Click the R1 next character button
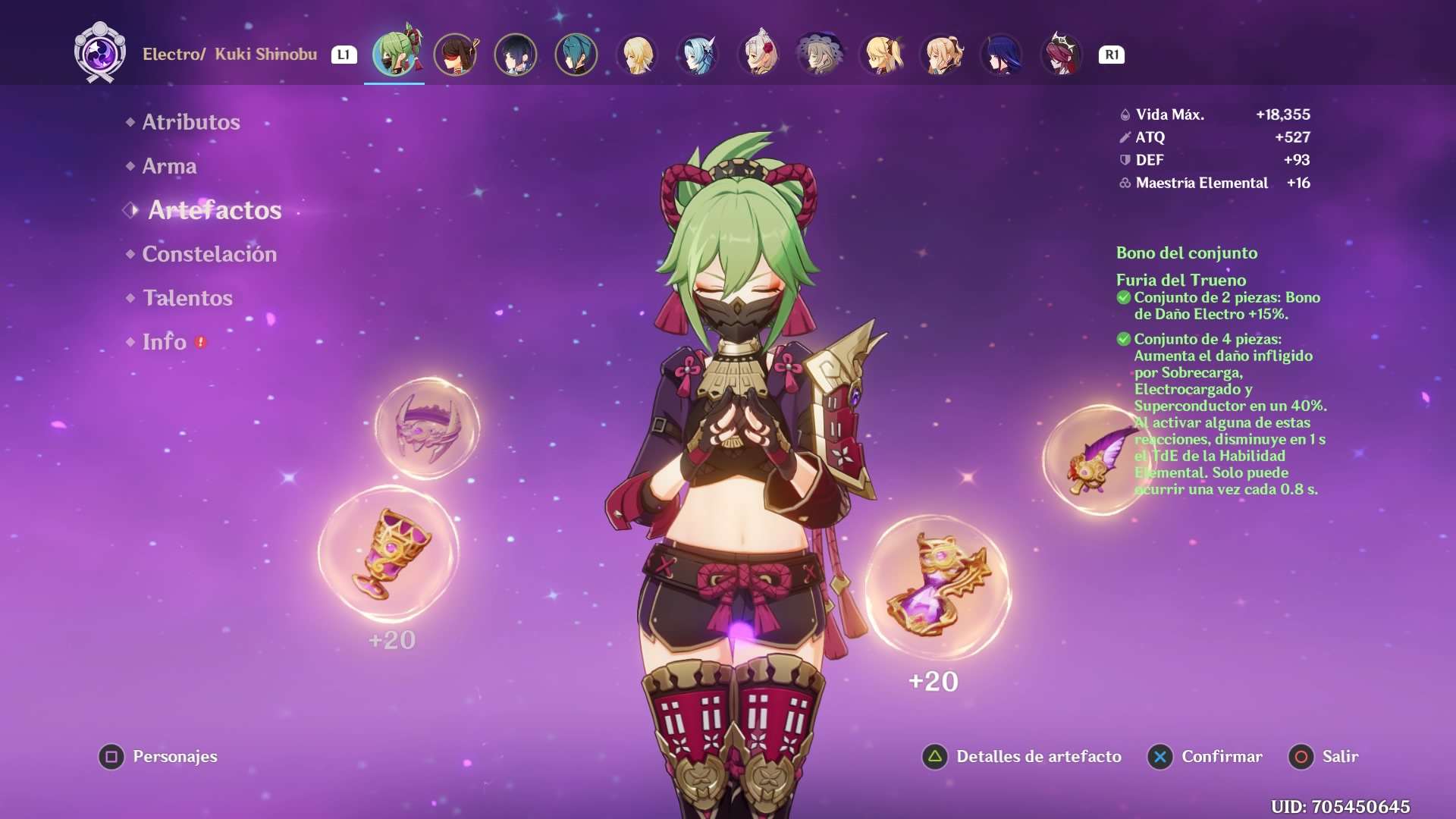The height and width of the screenshot is (819, 1456). [x=1110, y=54]
